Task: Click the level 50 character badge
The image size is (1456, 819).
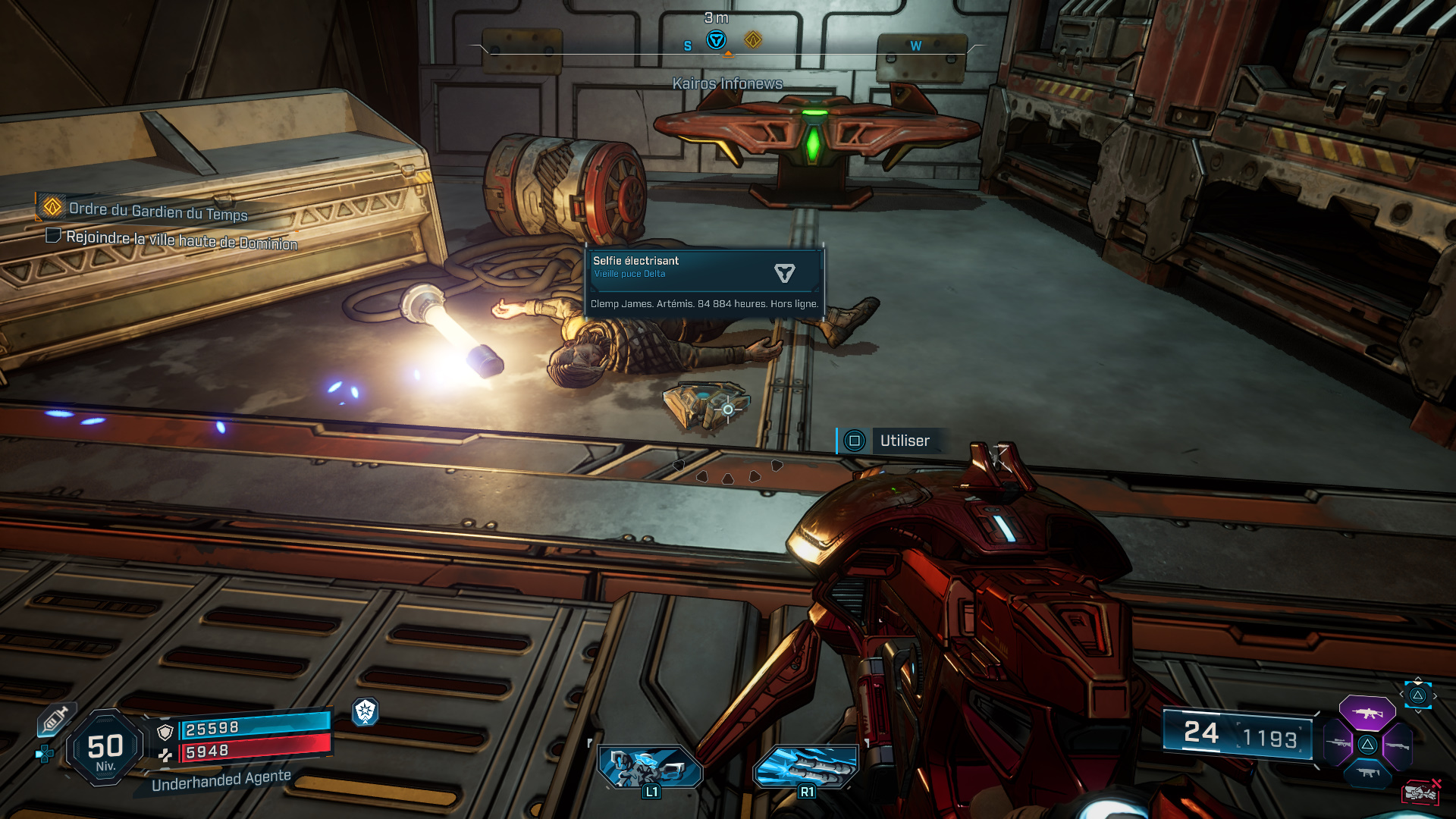Action: pos(105,748)
